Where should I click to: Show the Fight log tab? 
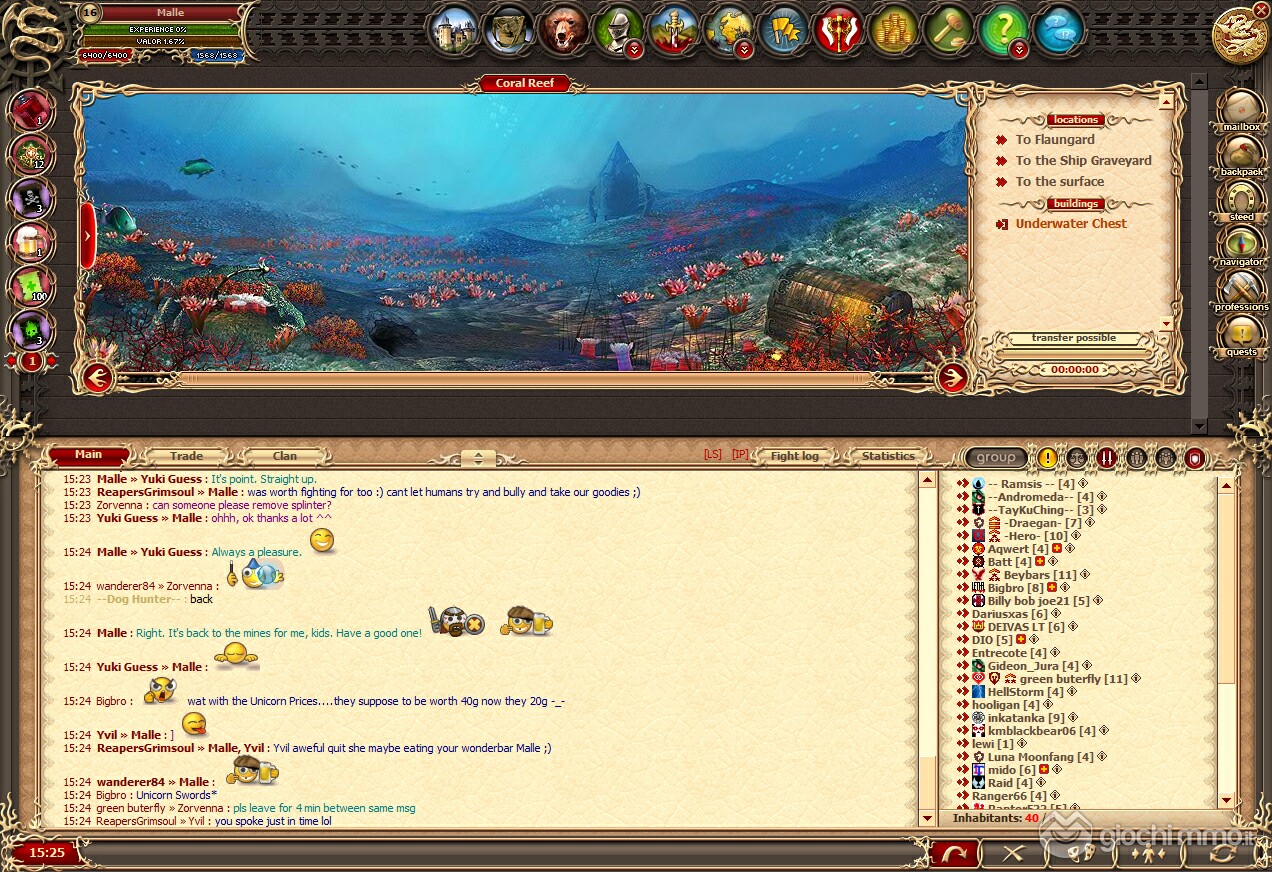pyautogui.click(x=794, y=456)
